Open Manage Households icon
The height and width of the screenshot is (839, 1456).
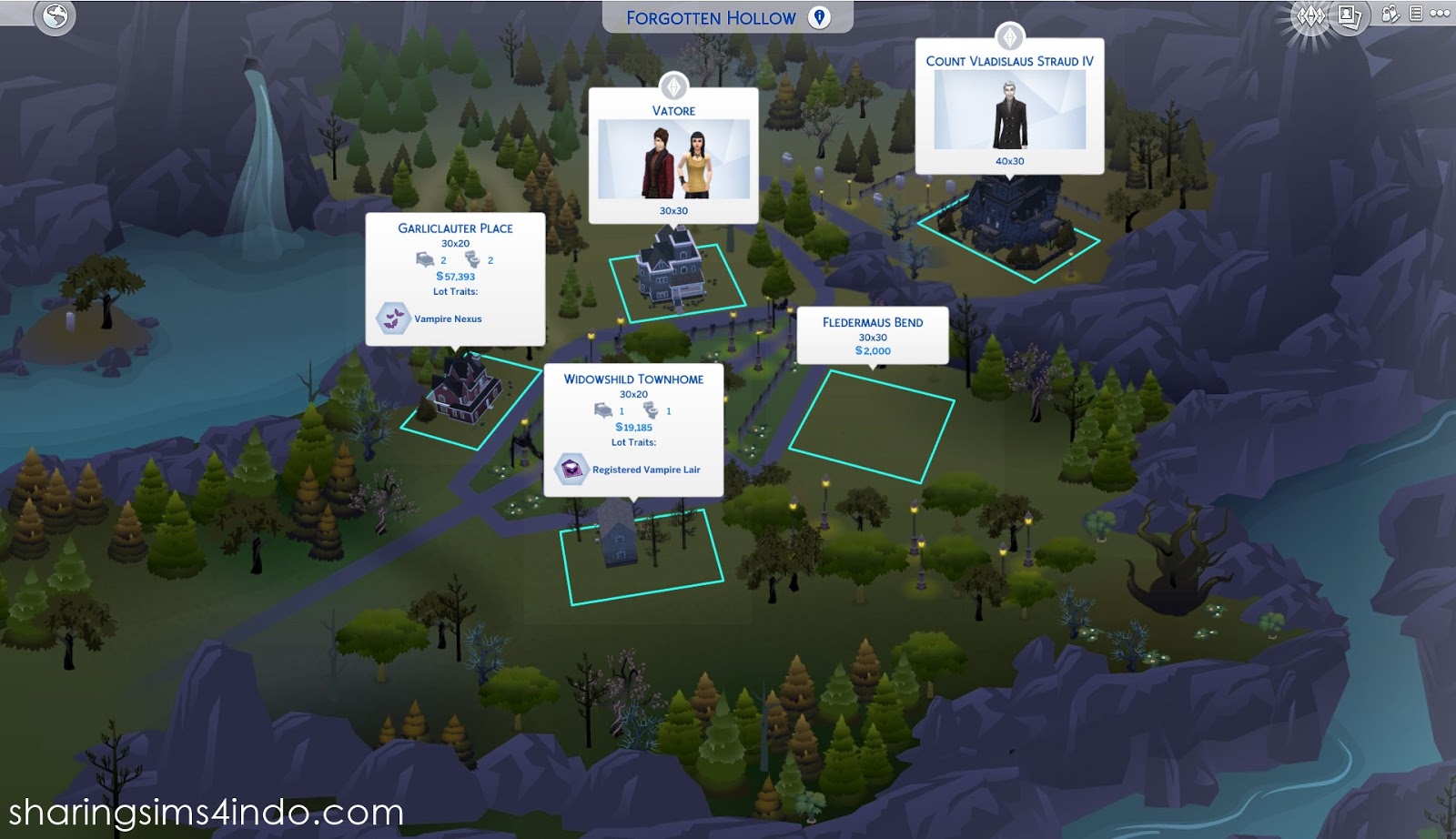coord(1389,14)
